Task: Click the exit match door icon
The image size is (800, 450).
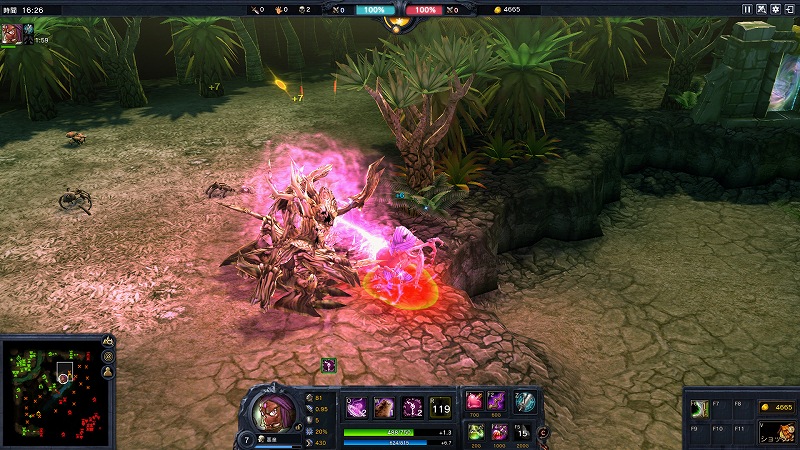Action: pyautogui.click(x=789, y=9)
